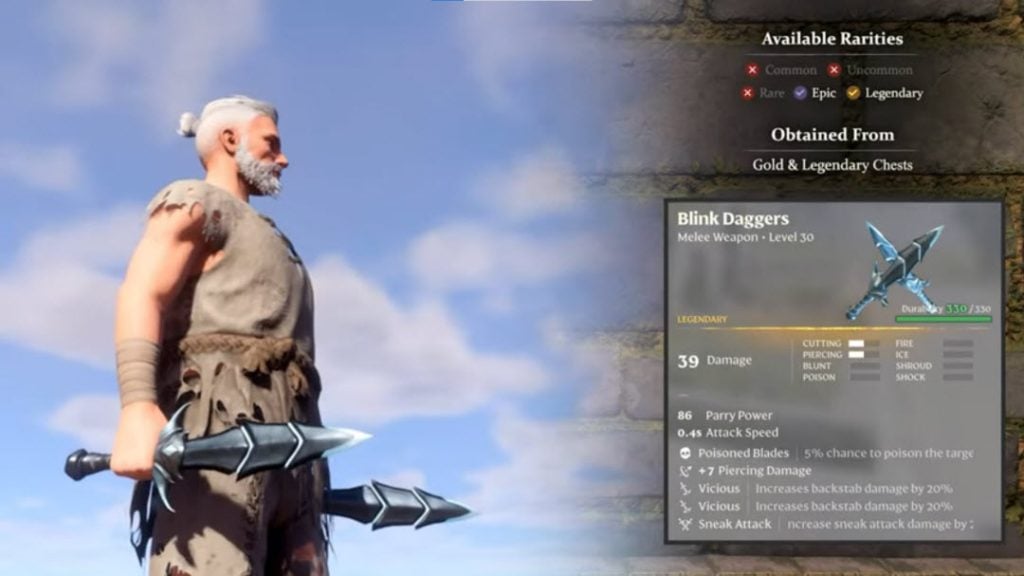1024x576 pixels.
Task: Click the crossed-out Common rarity
Action: pos(780,70)
